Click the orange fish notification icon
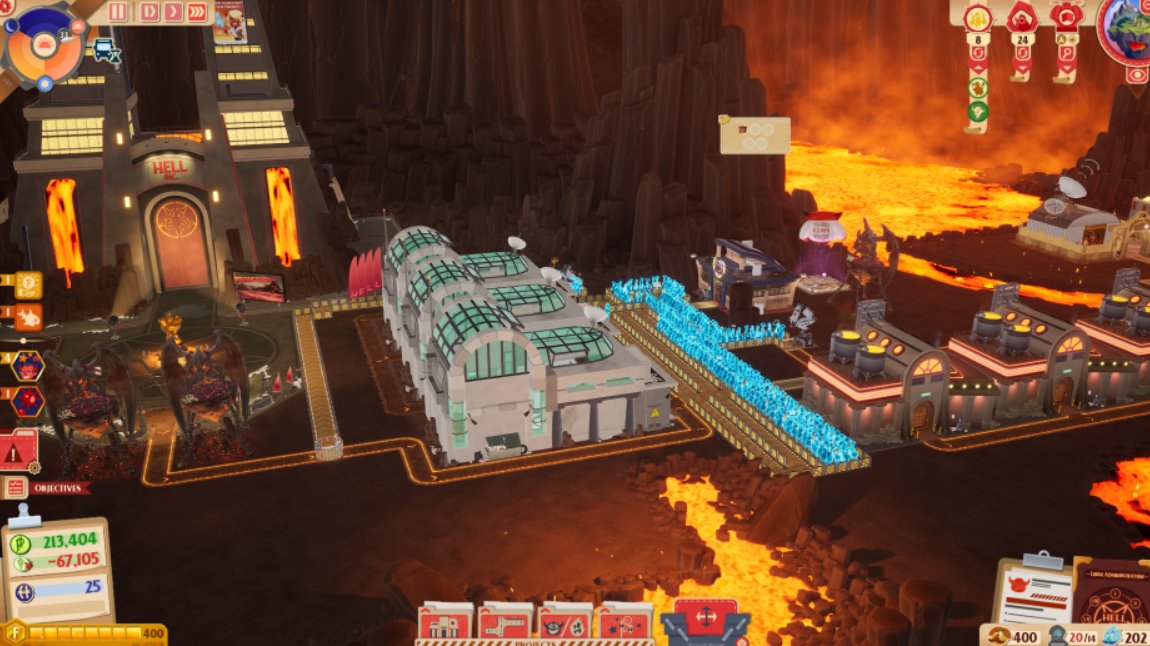The width and height of the screenshot is (1150, 646). (28, 318)
